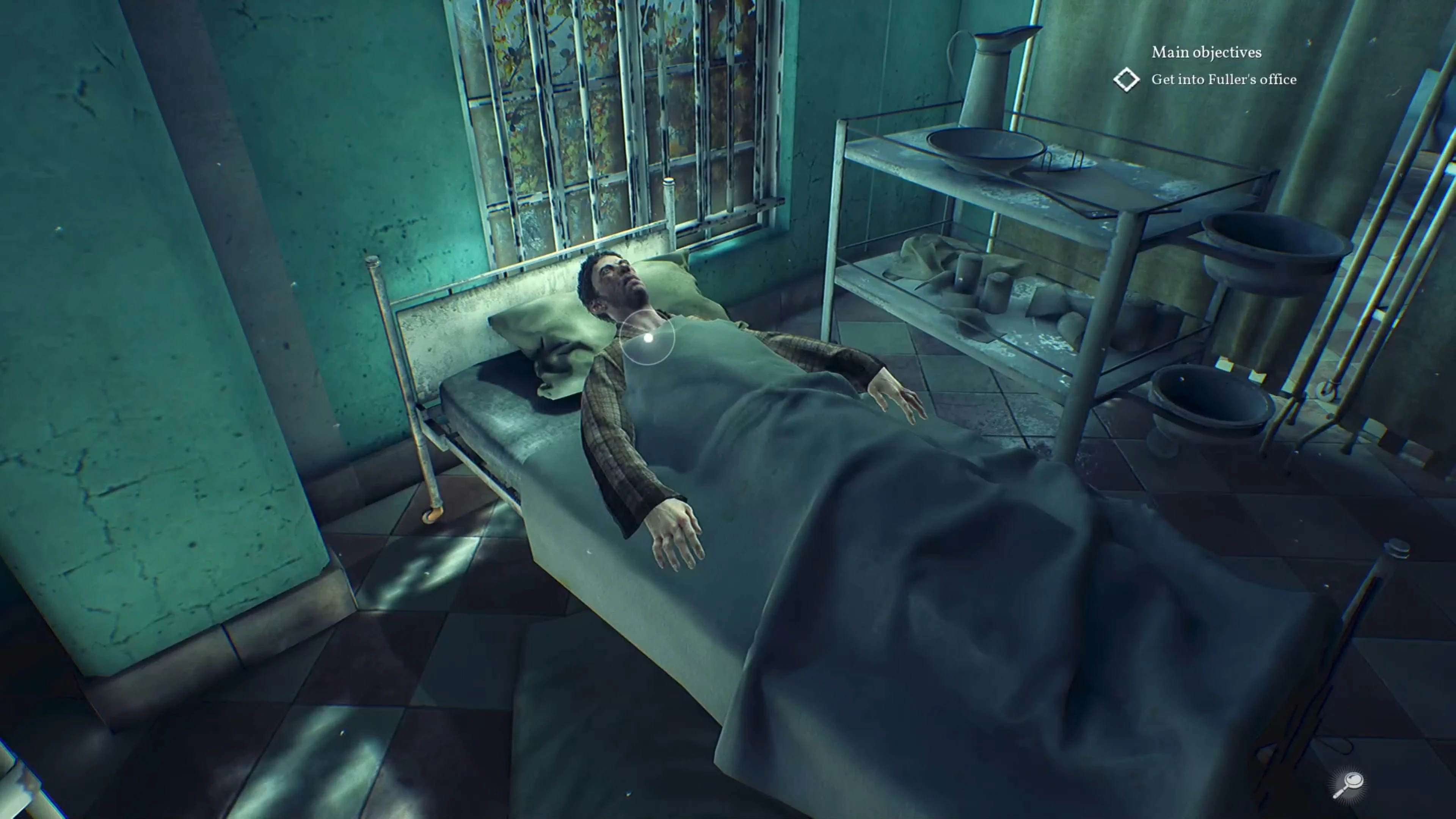The height and width of the screenshot is (819, 1456).
Task: Click the circular interaction reticle on the patient
Action: 648,337
